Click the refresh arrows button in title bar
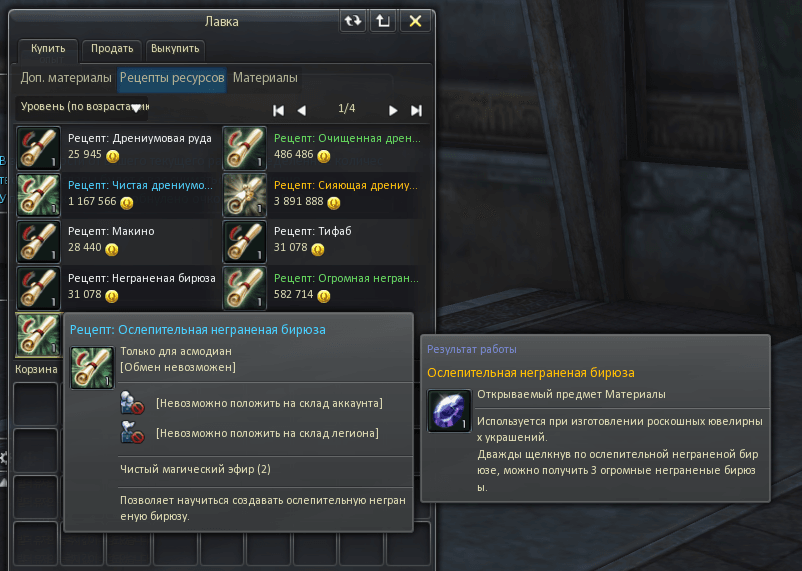 pyautogui.click(x=353, y=21)
